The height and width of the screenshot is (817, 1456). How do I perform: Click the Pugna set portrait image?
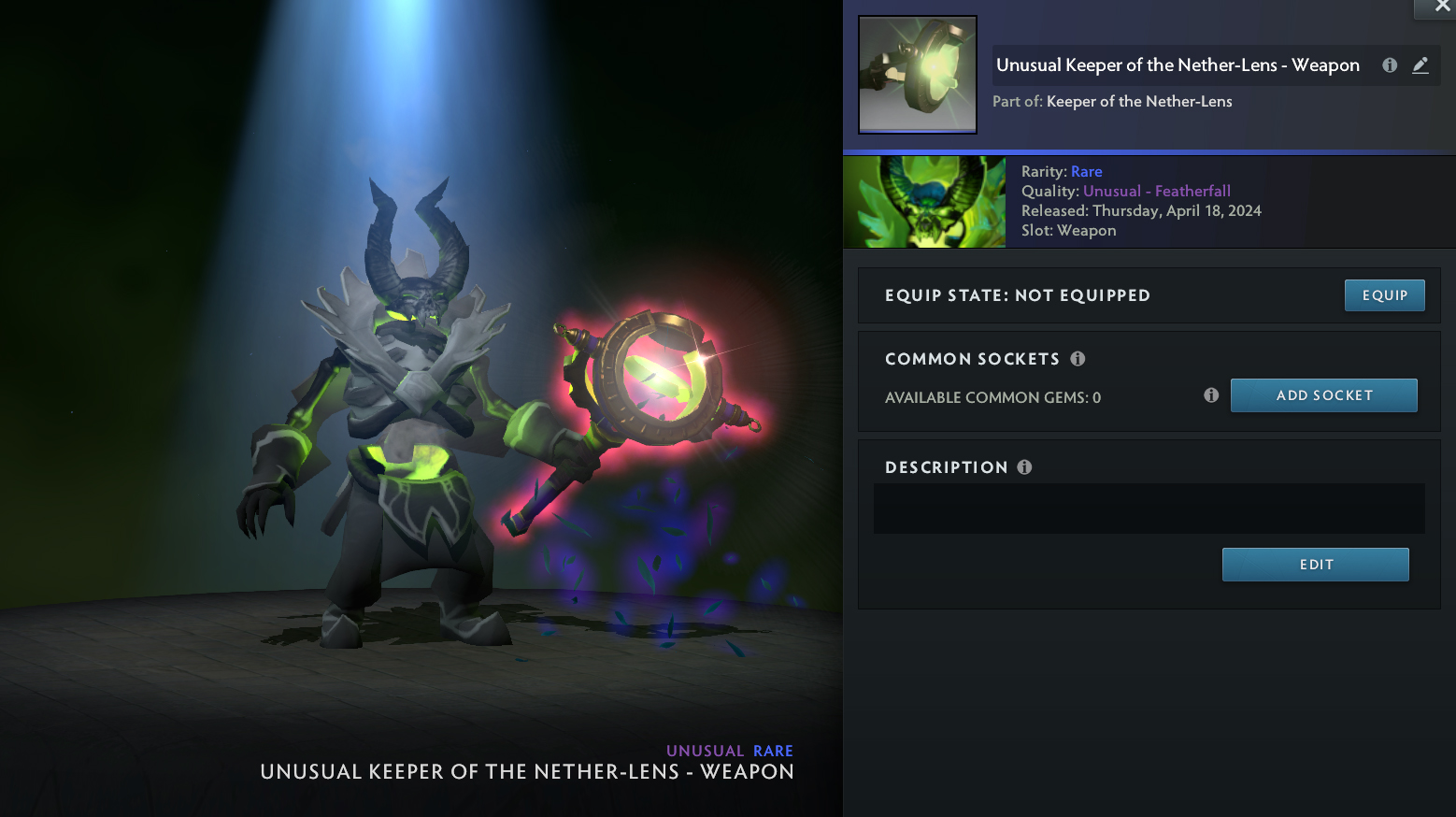click(x=924, y=202)
